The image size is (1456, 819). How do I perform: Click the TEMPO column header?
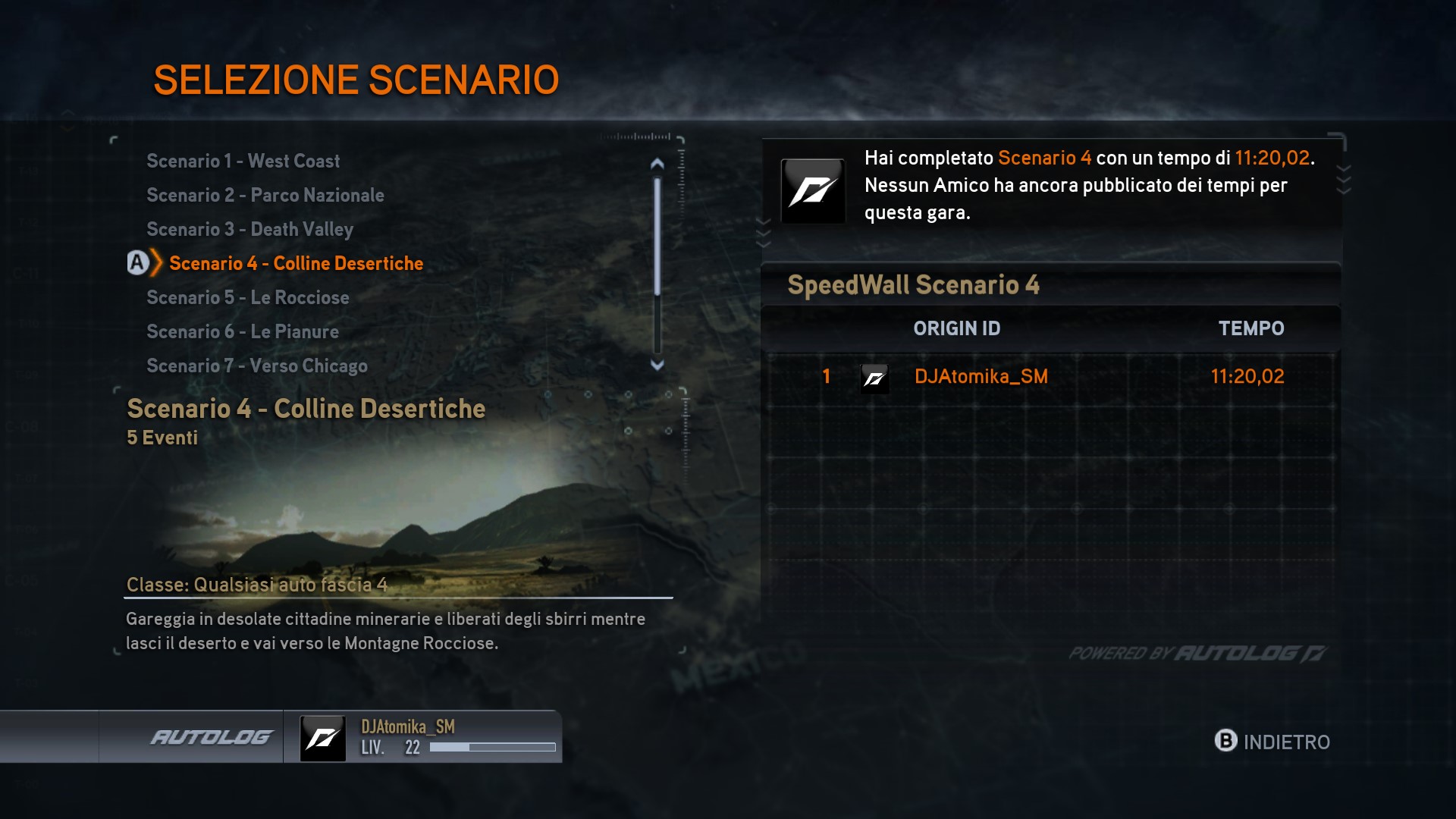[1250, 328]
